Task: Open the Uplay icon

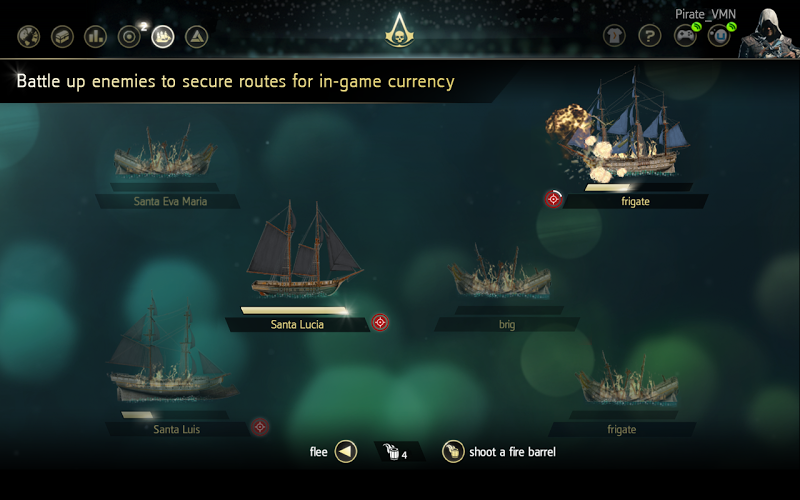Action: coord(718,36)
